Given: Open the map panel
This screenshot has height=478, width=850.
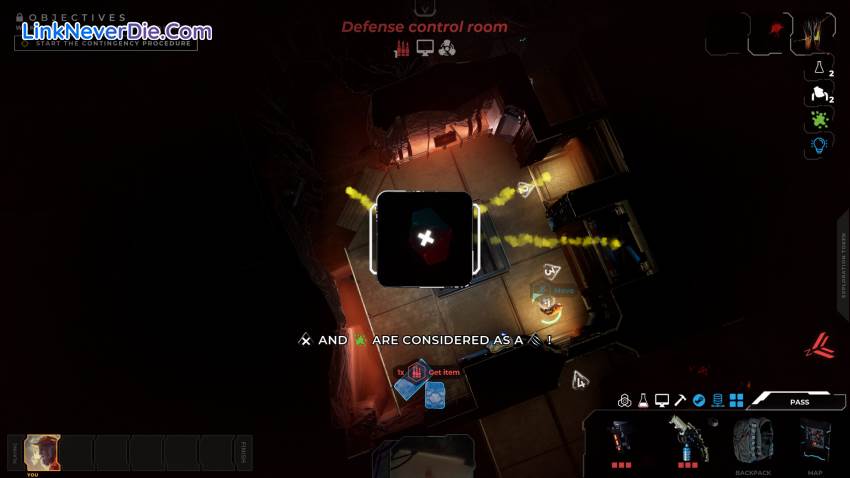Looking at the screenshot, I should pos(815,440).
